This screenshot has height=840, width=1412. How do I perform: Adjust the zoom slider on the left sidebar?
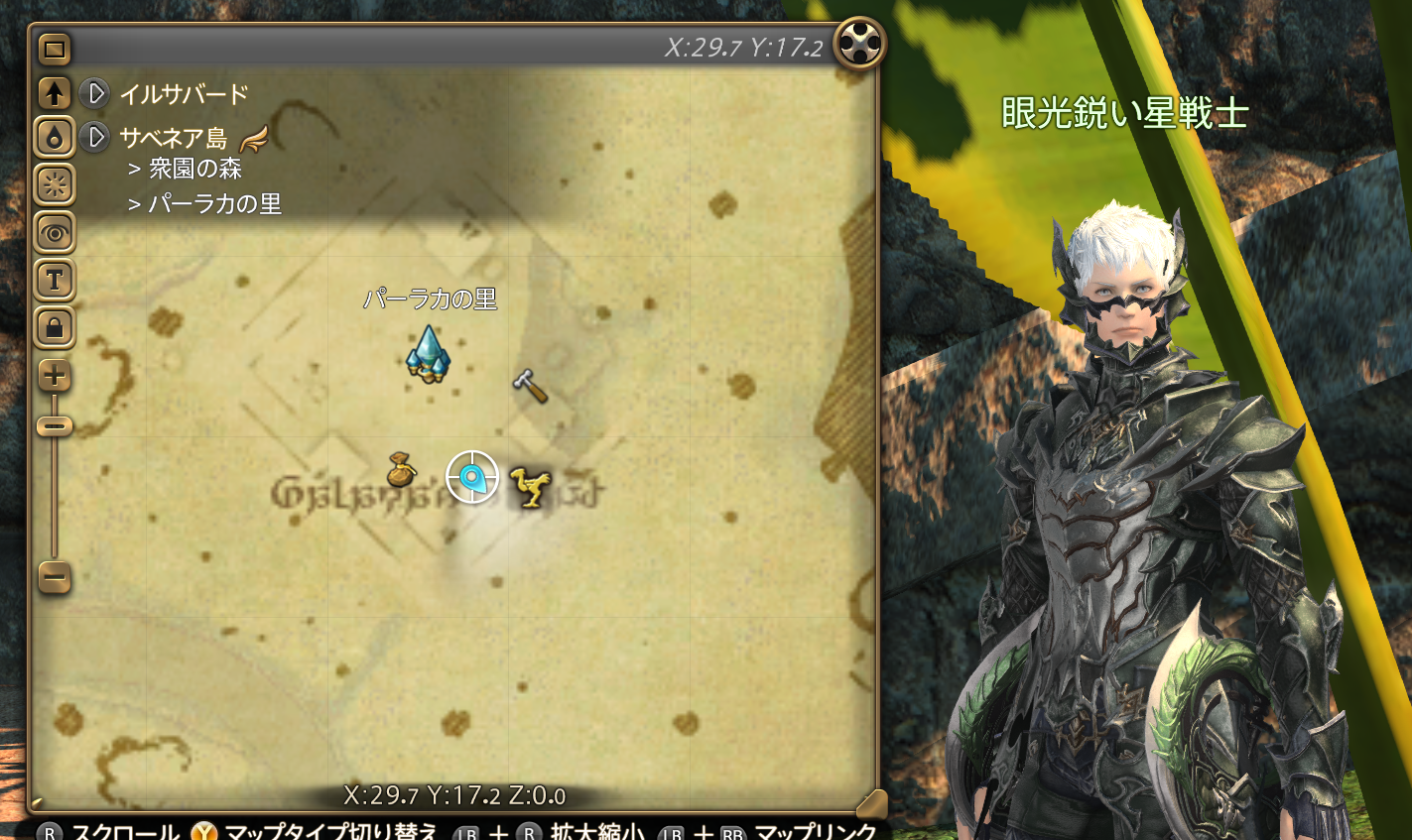point(53,426)
